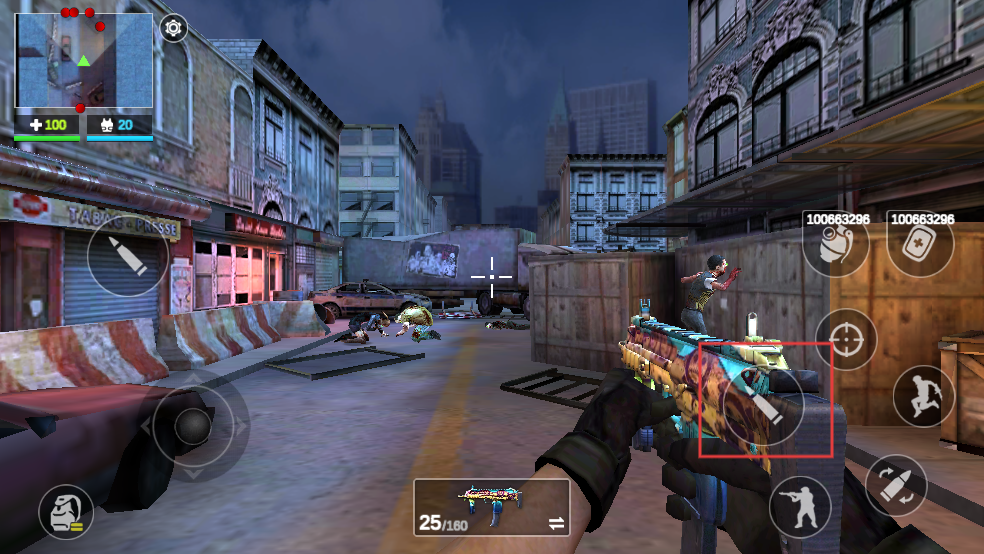Use the medkit healing item
This screenshot has height=554, width=984.
pyautogui.click(x=919, y=246)
